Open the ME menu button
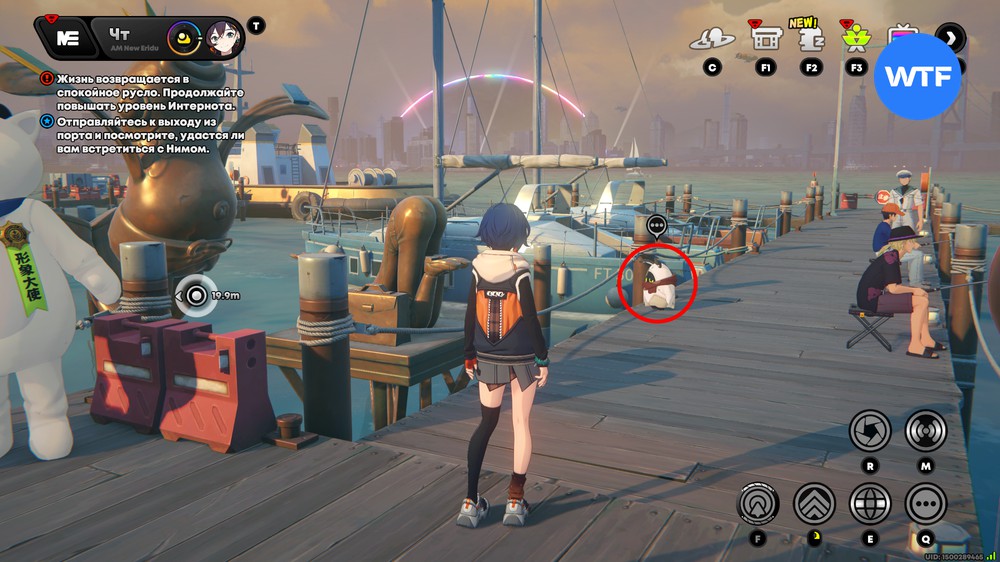1000x562 pixels. (68, 38)
